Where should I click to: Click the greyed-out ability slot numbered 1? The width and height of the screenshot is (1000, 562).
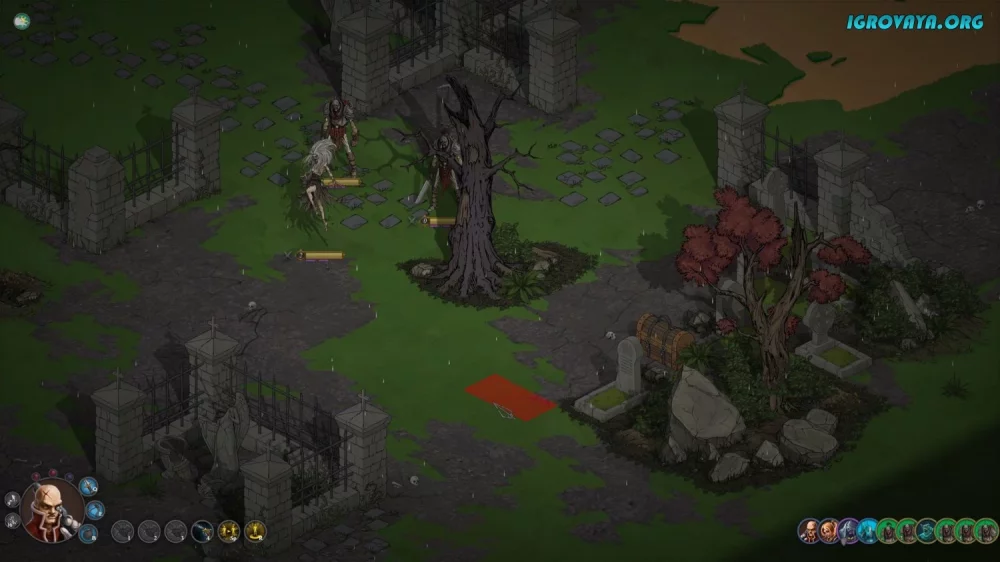[x=121, y=531]
